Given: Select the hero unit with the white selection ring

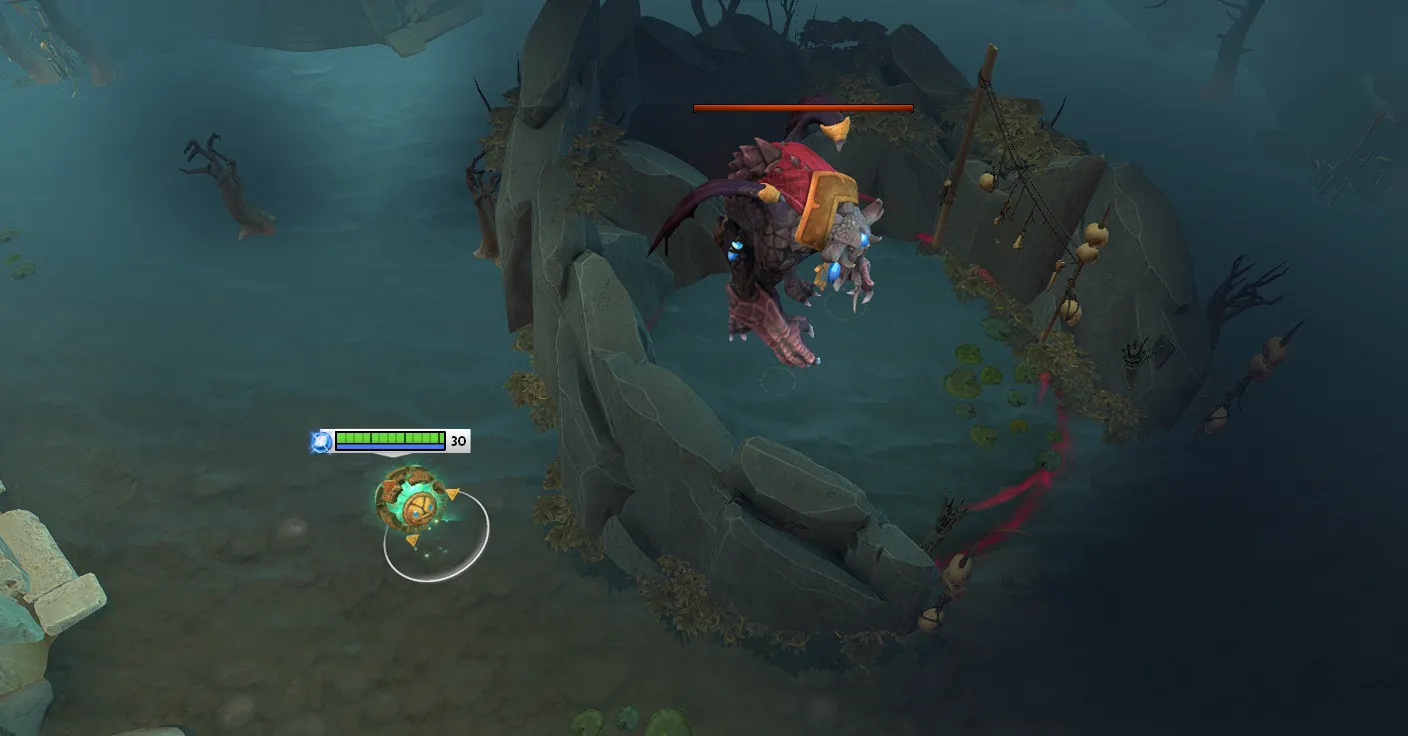Looking at the screenshot, I should (416, 504).
